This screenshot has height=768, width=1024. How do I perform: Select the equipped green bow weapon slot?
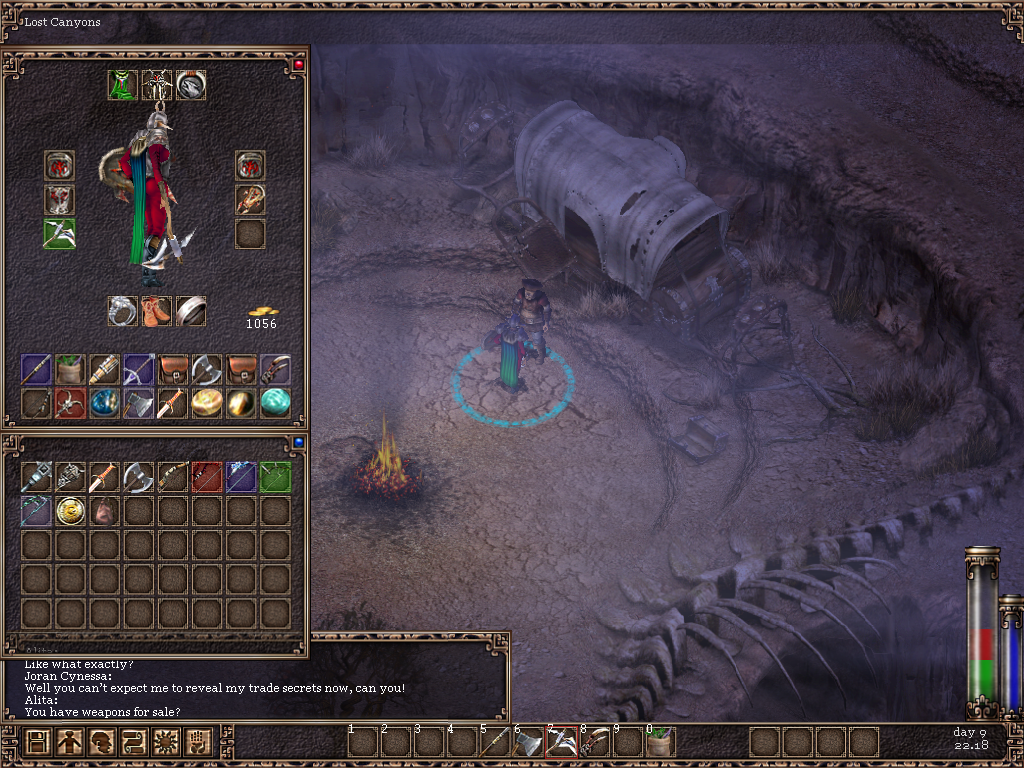tap(59, 233)
